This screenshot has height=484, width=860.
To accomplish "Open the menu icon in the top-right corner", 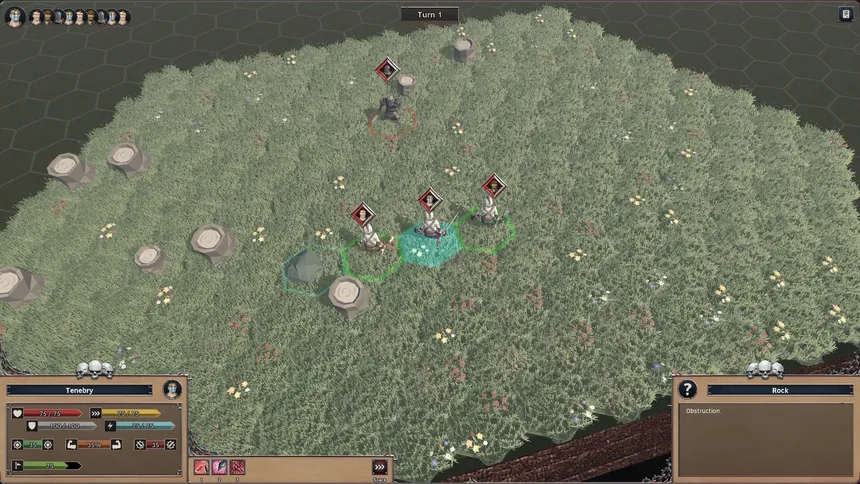I will pos(845,14).
